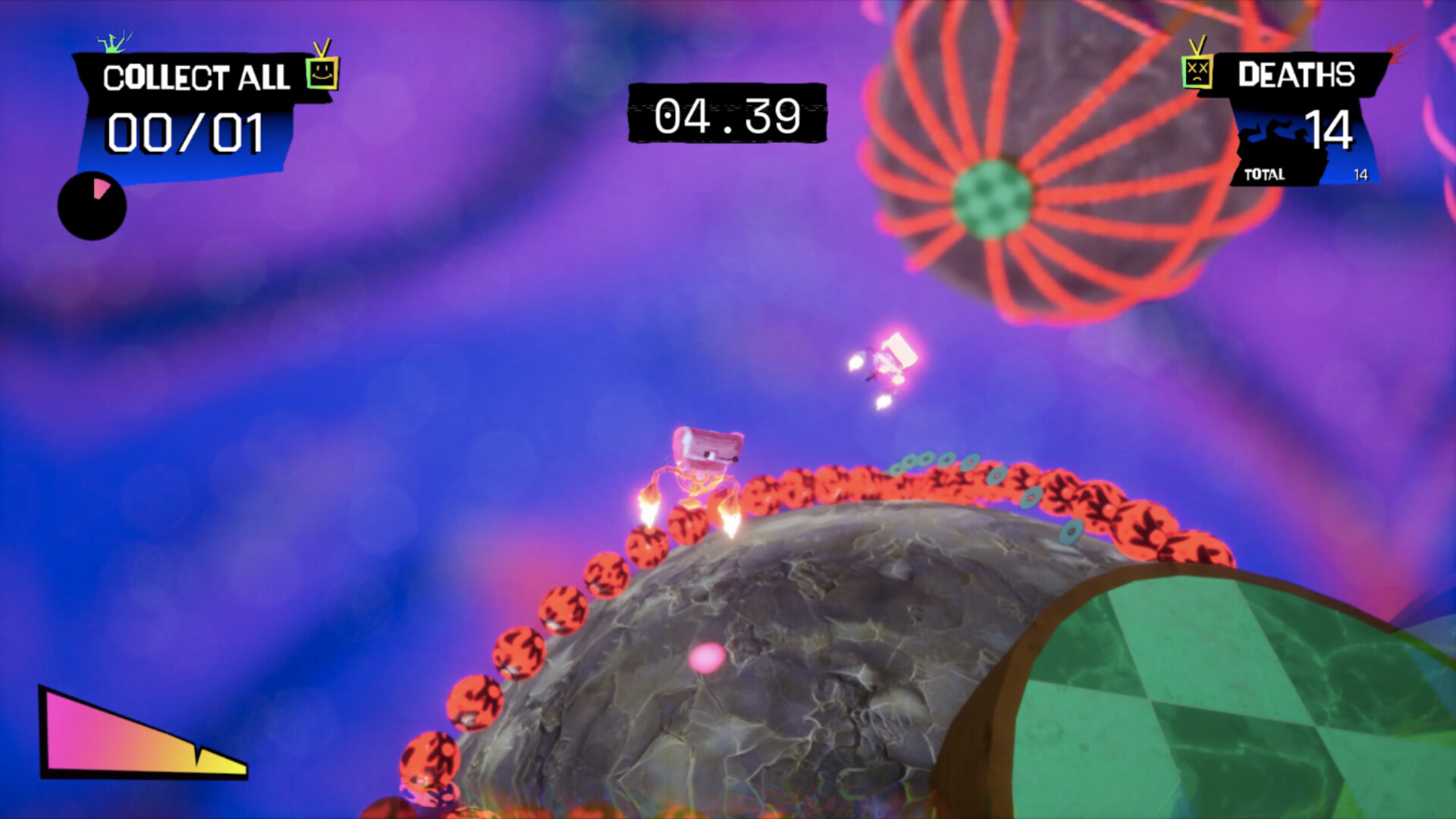Select the COLLECT ALL header text

coord(196,76)
